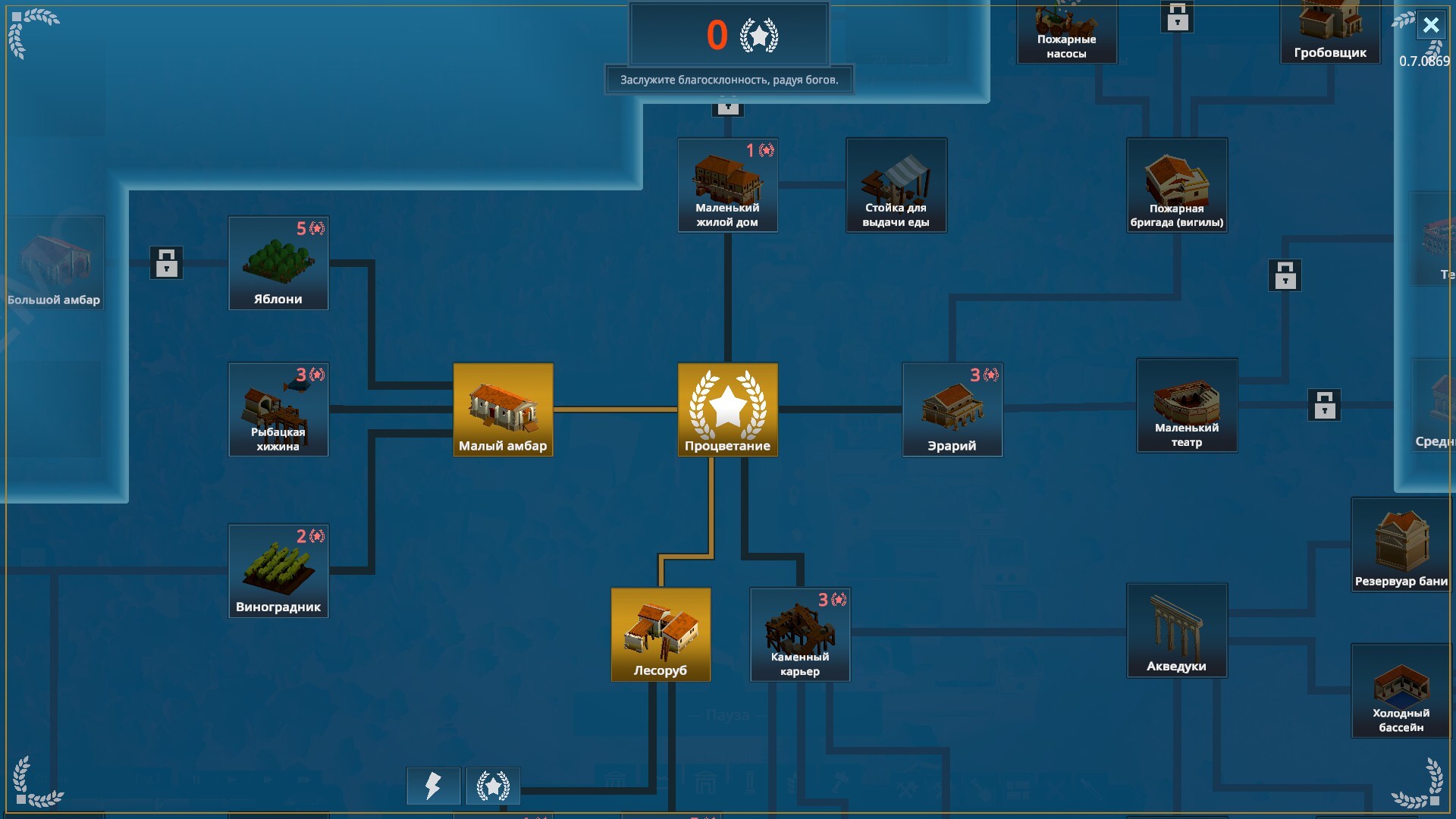Close the tech tree screen
The width and height of the screenshot is (1456, 819).
click(1430, 25)
